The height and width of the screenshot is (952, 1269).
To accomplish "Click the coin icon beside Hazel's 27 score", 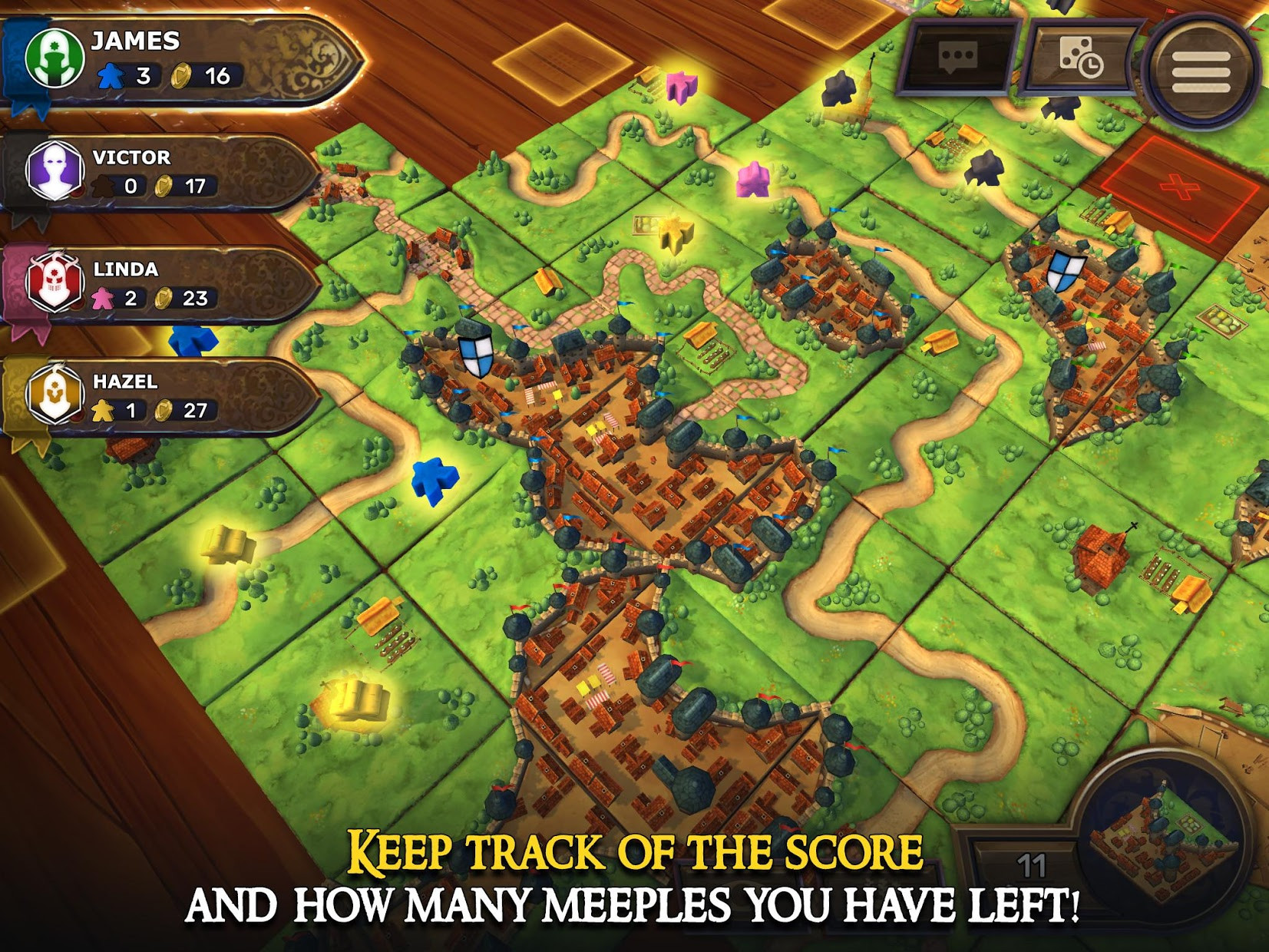I will 163,412.
